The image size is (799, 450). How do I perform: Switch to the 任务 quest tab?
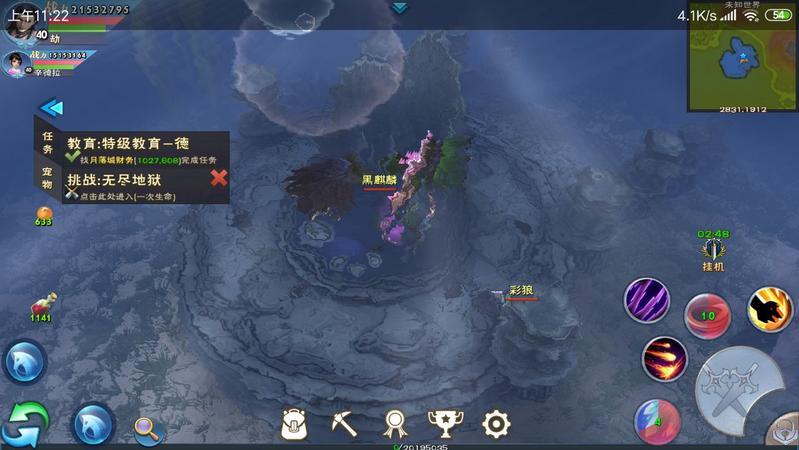point(47,141)
